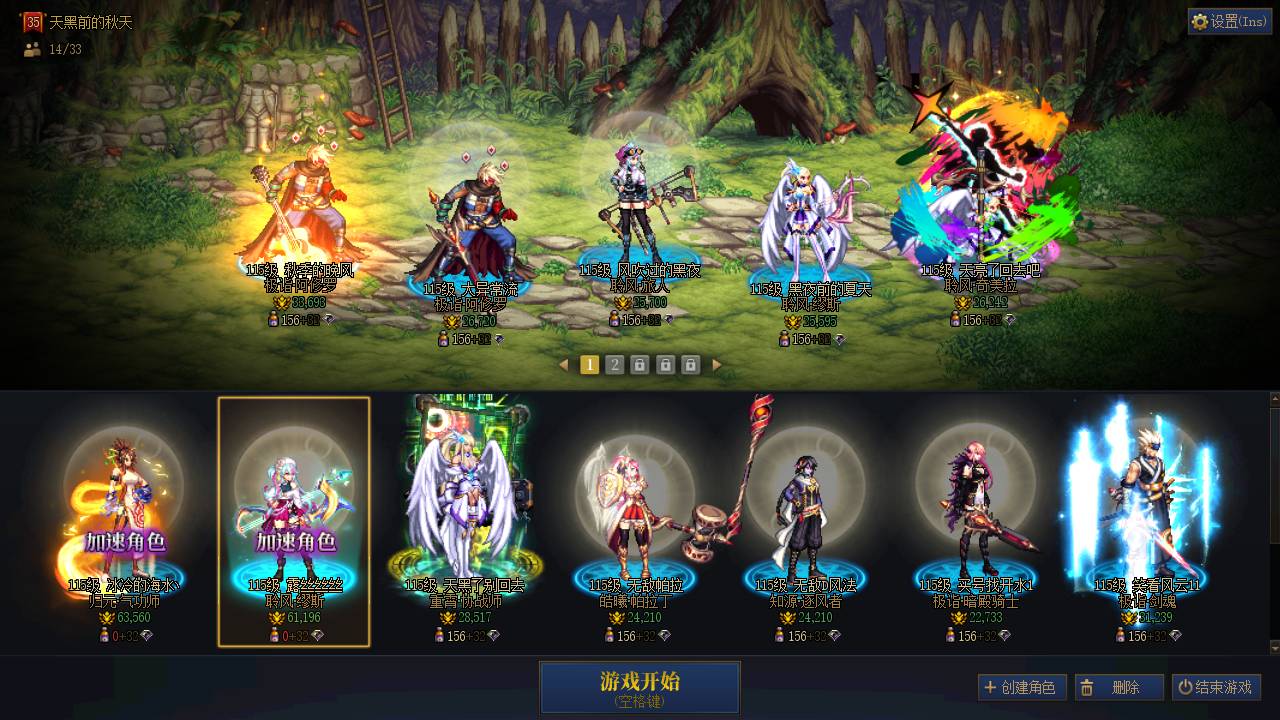This screenshot has height=720, width=1280.
Task: Click the first locked character page slot
Action: [x=638, y=365]
